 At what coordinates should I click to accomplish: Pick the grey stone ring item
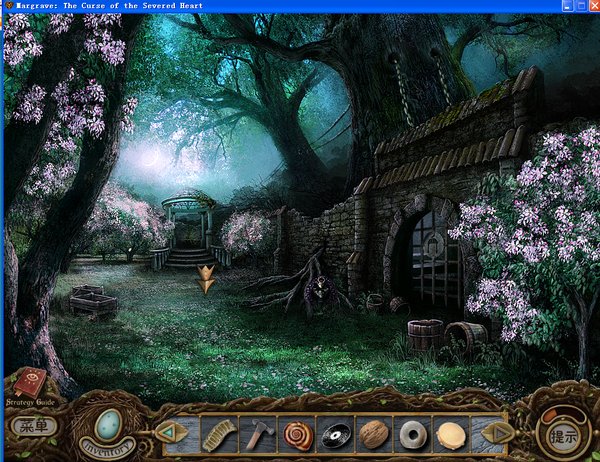coord(412,434)
